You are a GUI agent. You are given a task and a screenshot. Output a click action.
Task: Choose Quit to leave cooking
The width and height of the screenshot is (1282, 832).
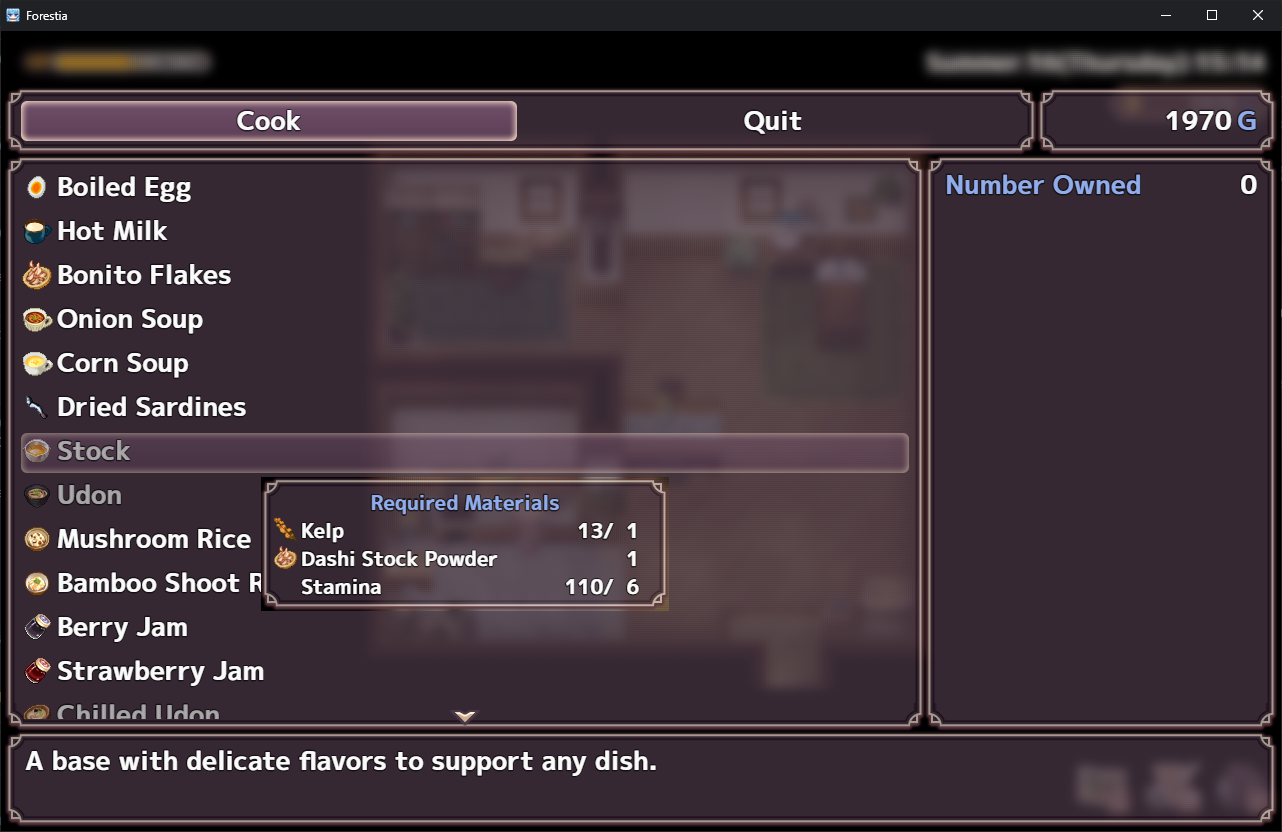772,121
